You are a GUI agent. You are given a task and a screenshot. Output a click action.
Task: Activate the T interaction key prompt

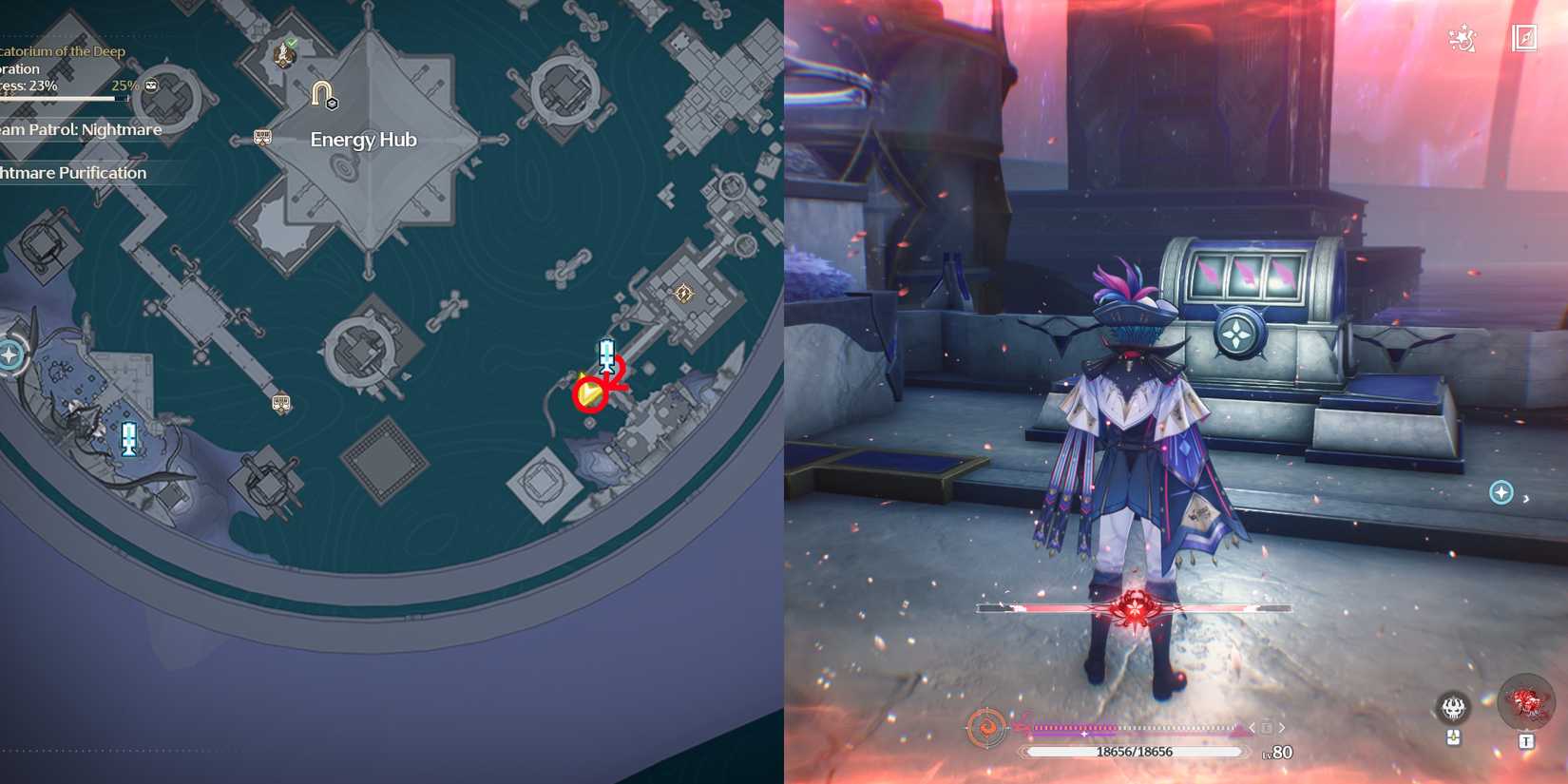click(1526, 739)
